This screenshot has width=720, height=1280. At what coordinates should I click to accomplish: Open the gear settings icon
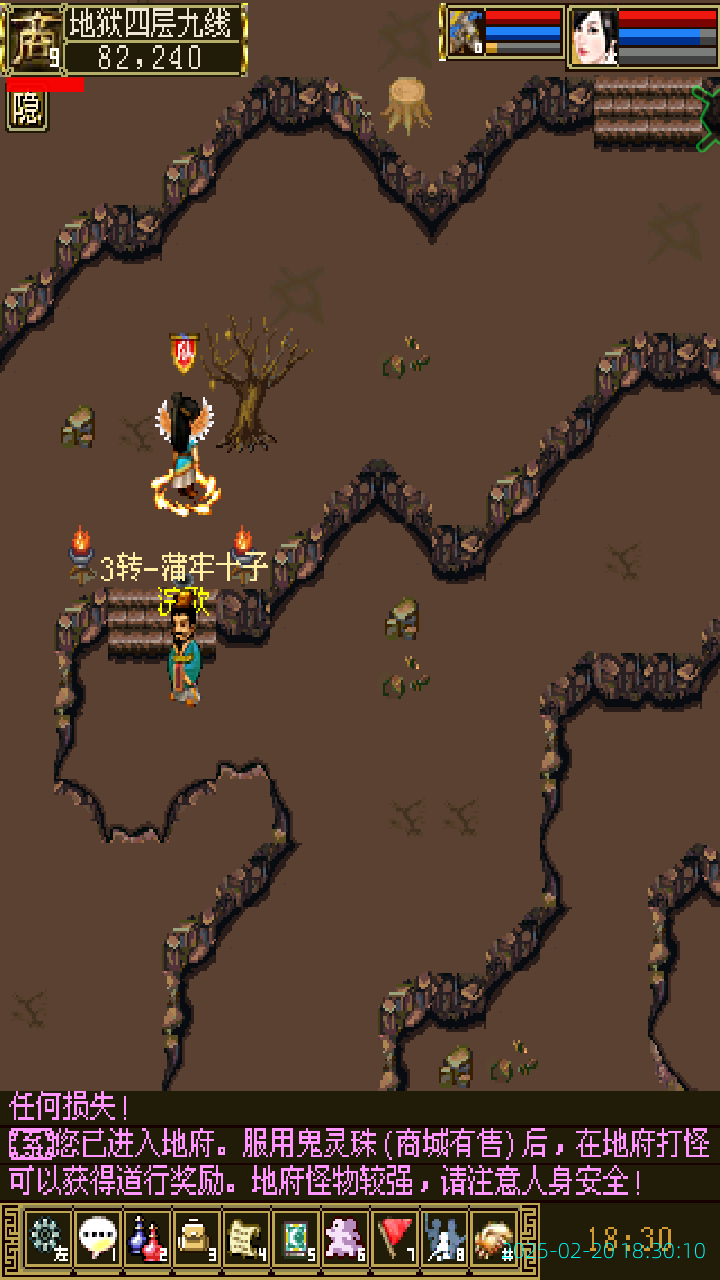[x=46, y=1238]
